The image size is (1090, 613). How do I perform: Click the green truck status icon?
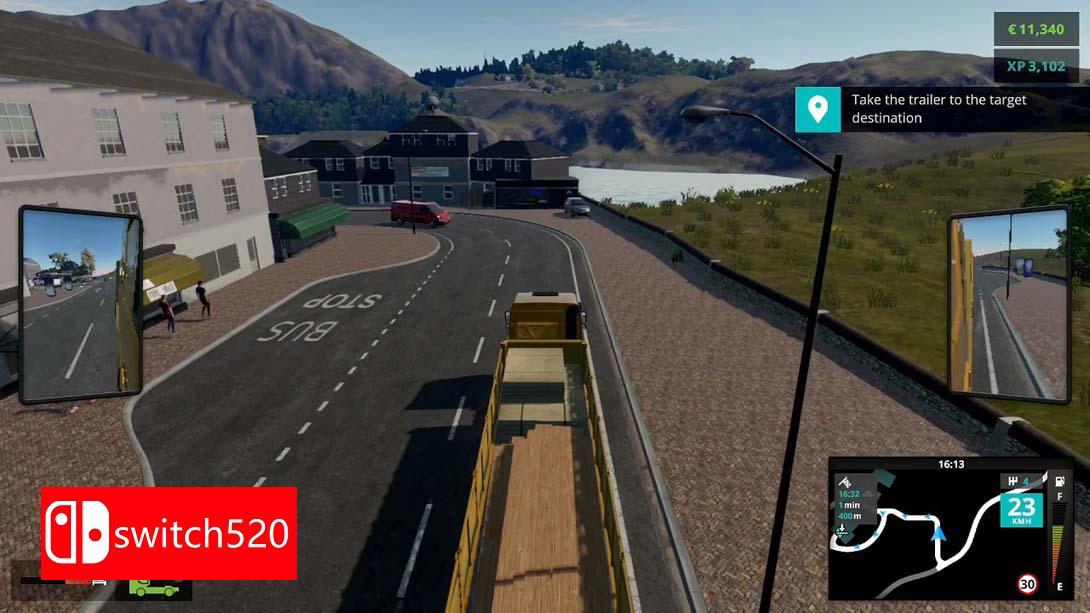pyautogui.click(x=154, y=589)
